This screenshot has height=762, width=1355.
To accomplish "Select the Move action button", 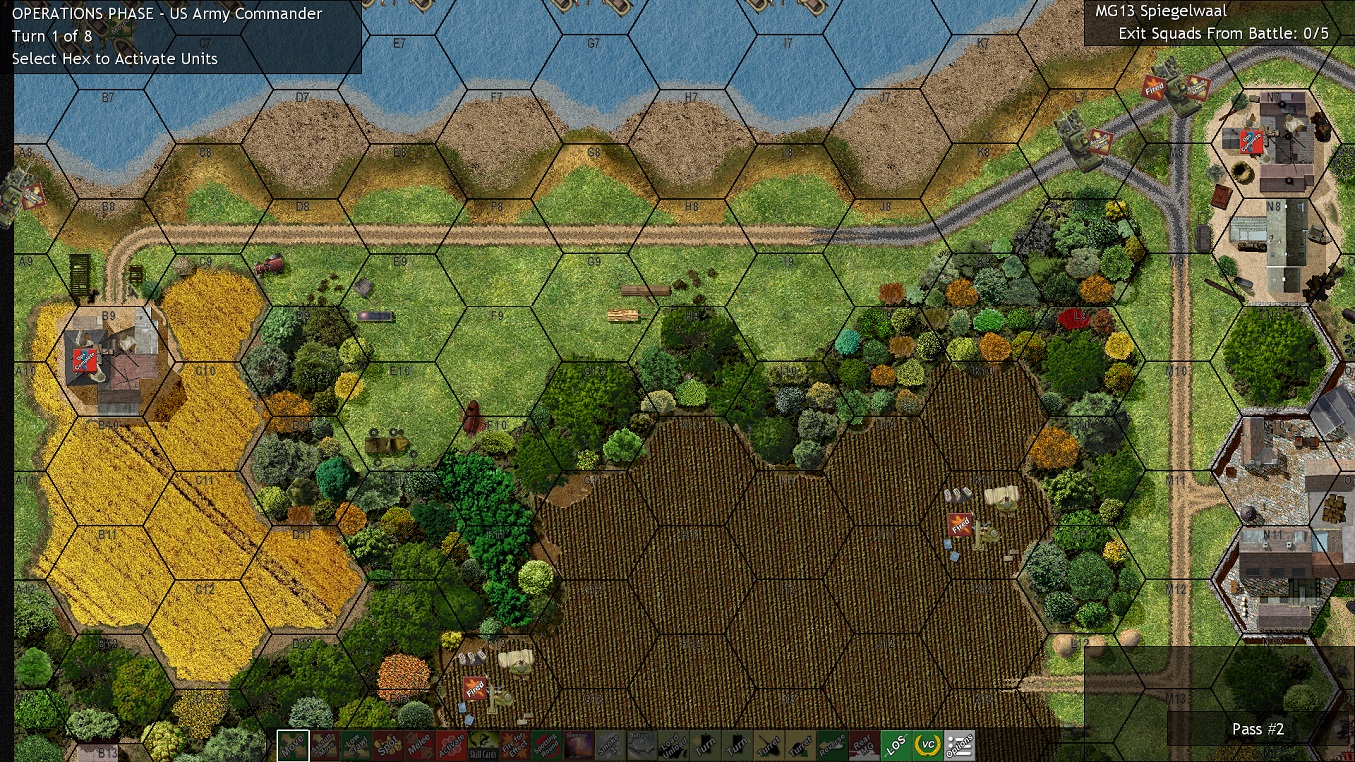I will pyautogui.click(x=293, y=746).
